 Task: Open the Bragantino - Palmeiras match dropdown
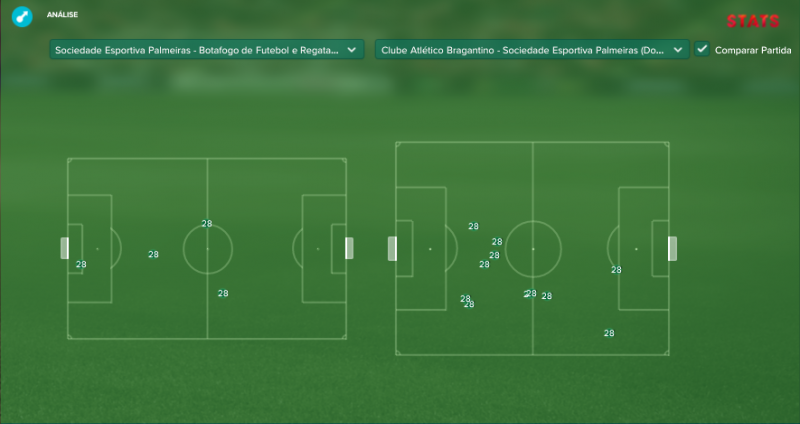tap(532, 49)
